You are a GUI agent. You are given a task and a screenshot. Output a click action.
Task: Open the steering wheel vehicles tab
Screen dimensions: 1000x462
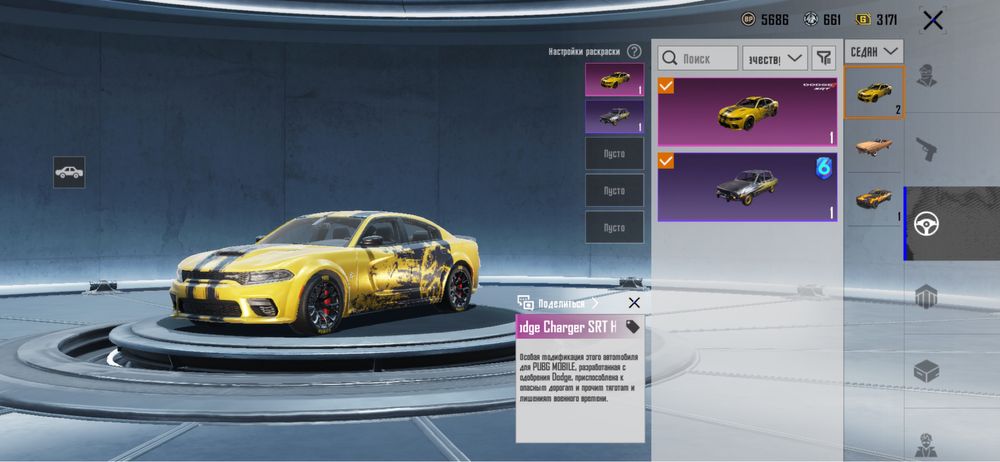point(927,224)
